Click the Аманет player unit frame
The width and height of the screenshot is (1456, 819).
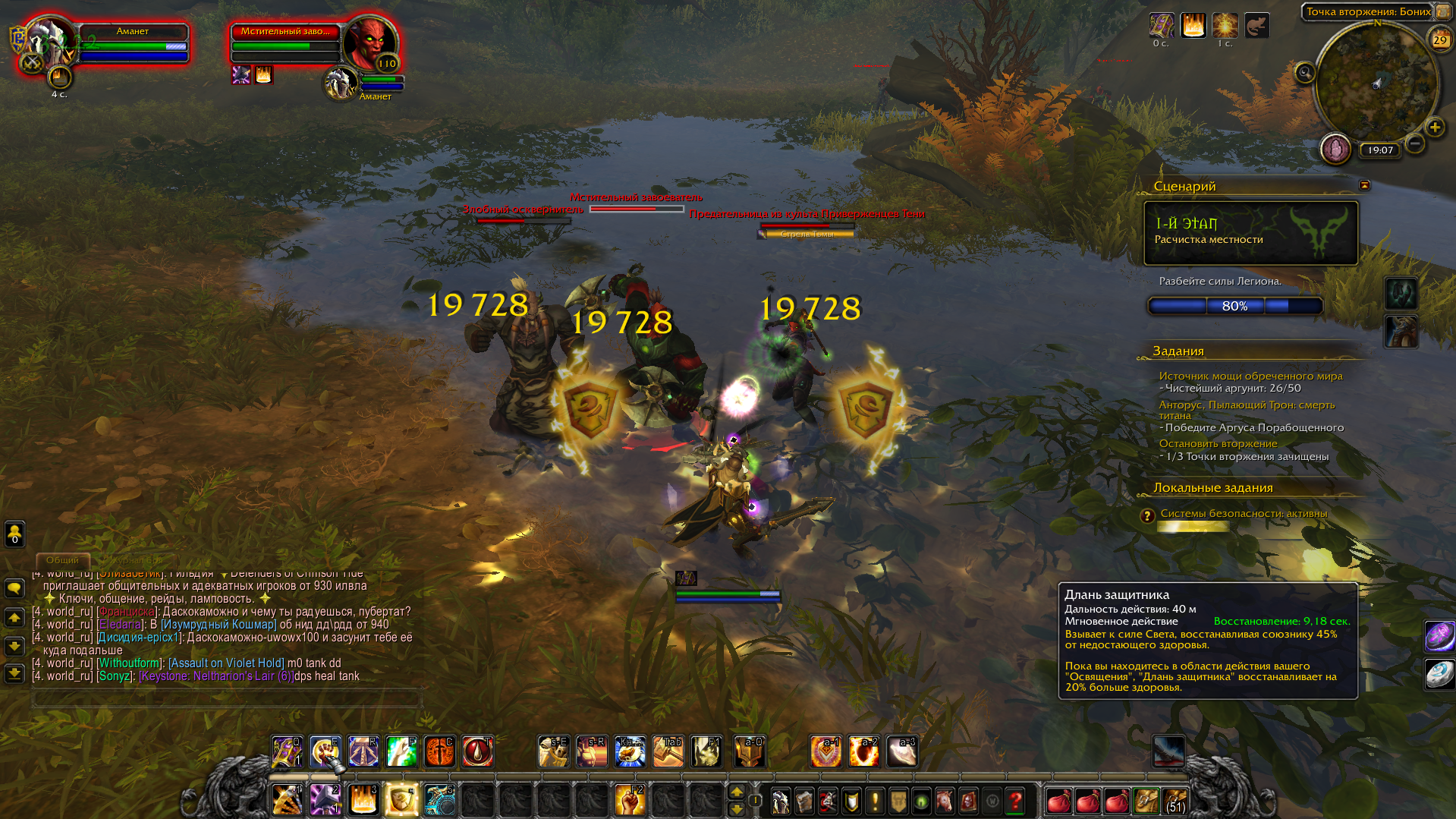click(x=133, y=42)
